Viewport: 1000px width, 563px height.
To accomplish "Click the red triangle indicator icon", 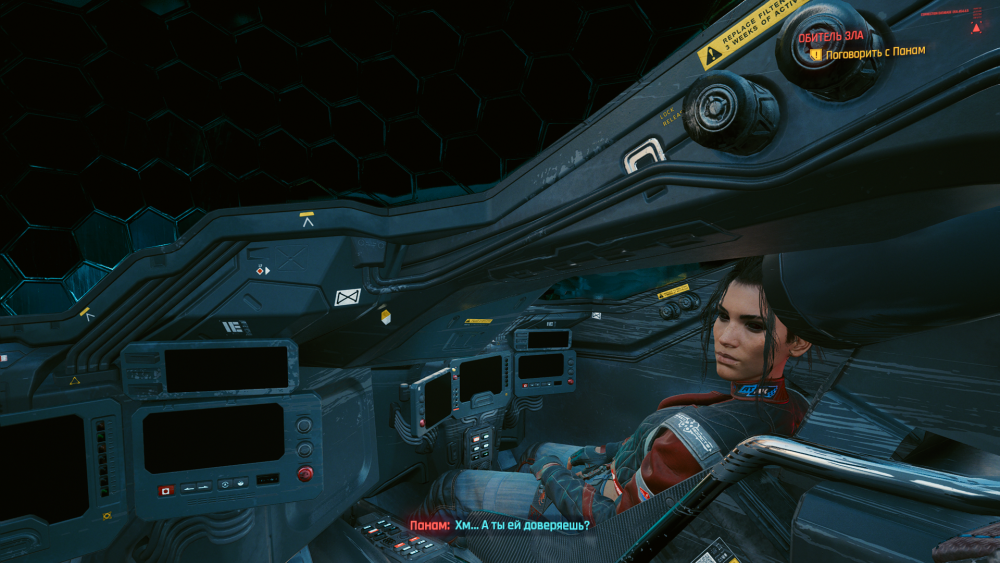I will 976,27.
